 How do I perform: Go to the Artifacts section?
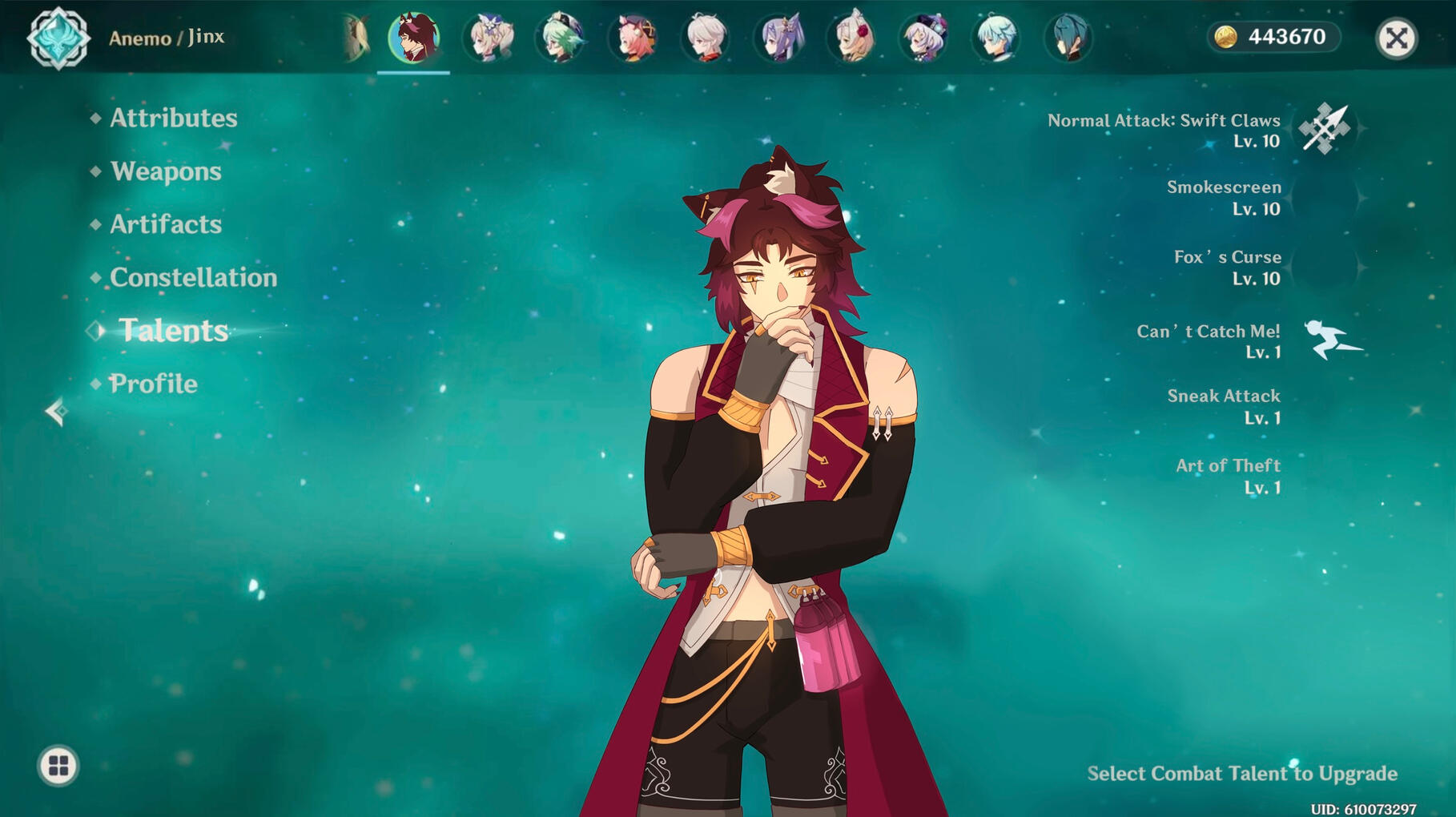(x=166, y=224)
